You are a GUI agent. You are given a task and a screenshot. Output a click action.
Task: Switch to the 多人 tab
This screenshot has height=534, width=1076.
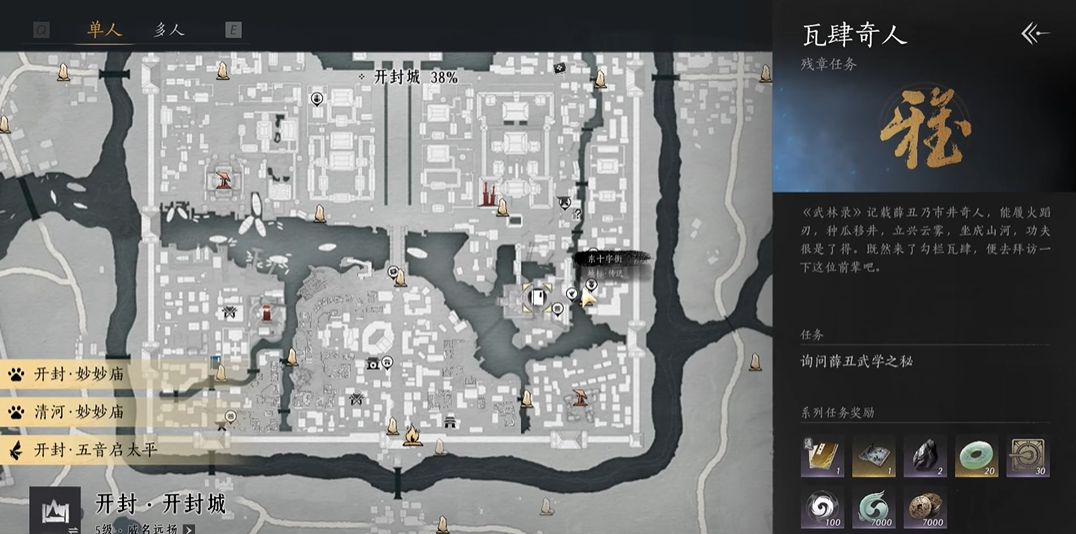click(169, 29)
